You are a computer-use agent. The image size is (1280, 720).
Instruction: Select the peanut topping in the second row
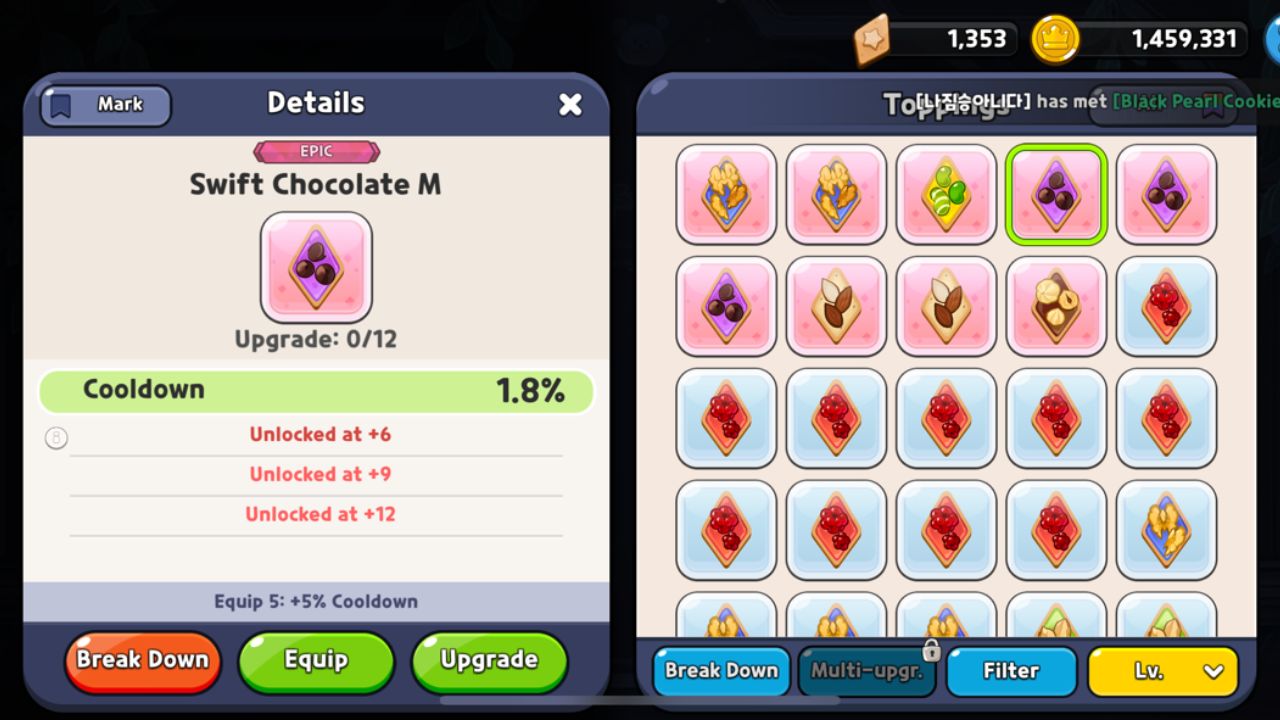[1056, 305]
